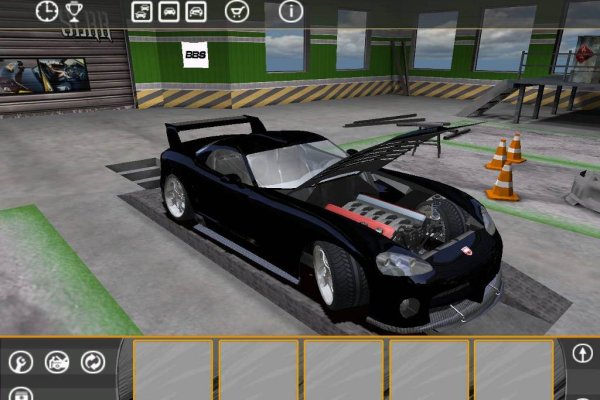Click the up arrow button

(585, 353)
